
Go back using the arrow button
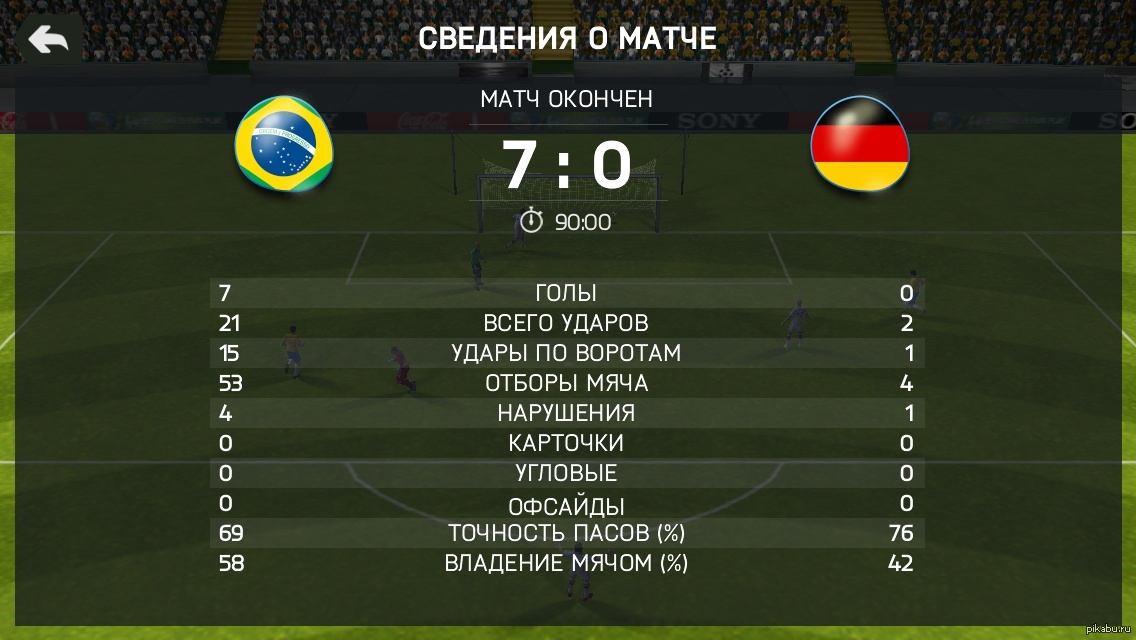pos(48,40)
